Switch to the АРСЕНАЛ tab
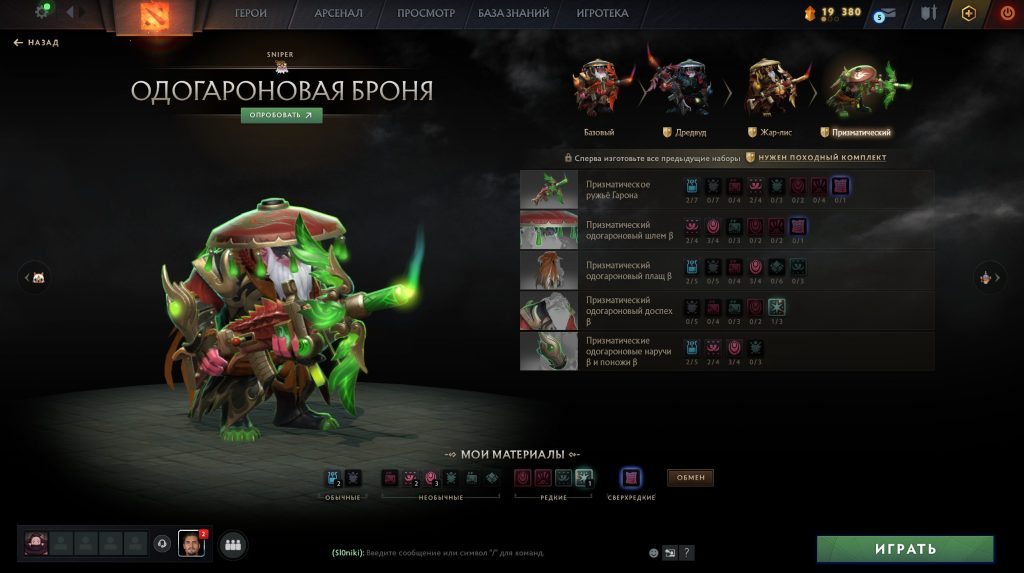The height and width of the screenshot is (573, 1024). (339, 14)
